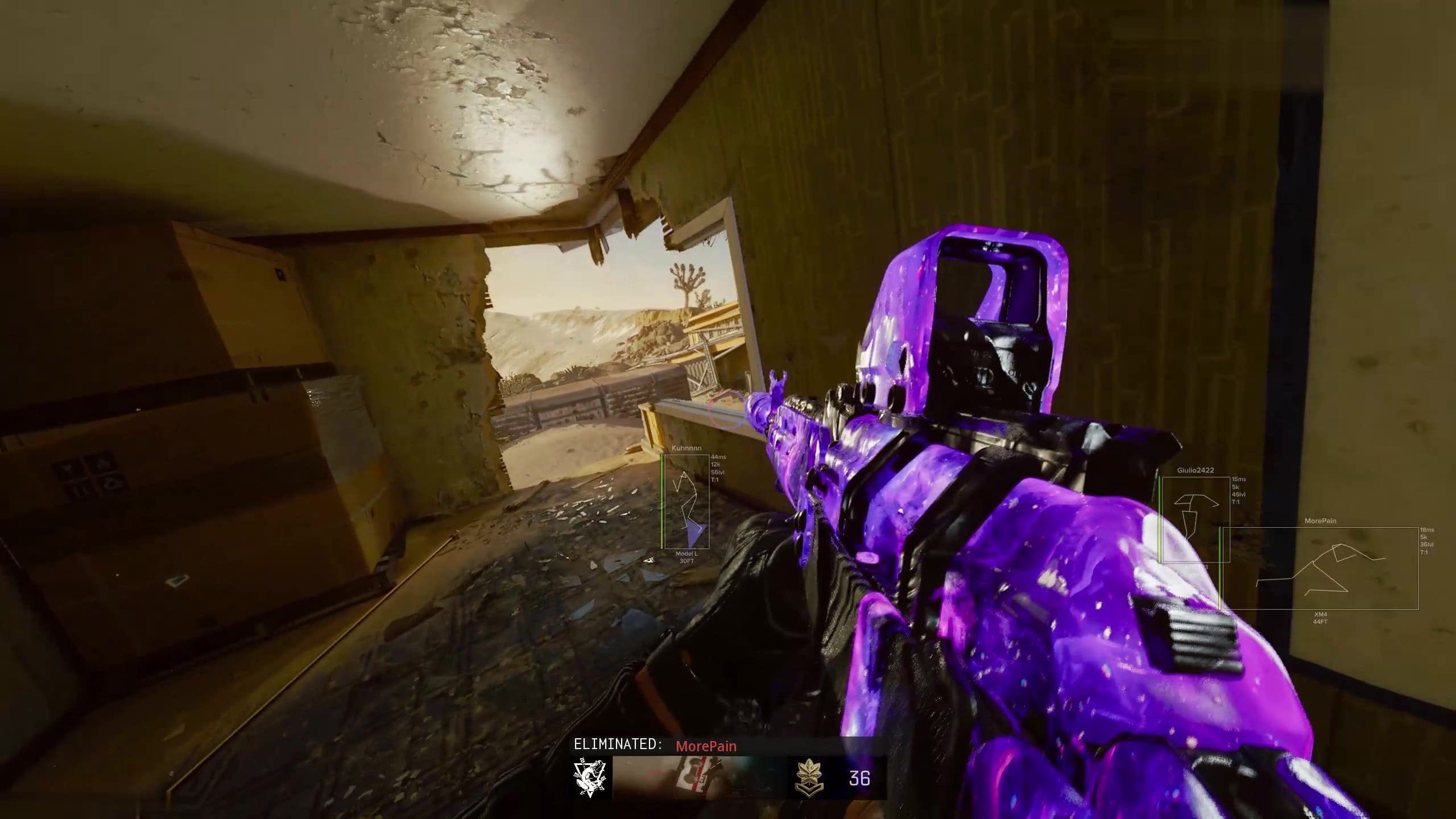Click the red MorePain name in elimination banner

coord(706,746)
